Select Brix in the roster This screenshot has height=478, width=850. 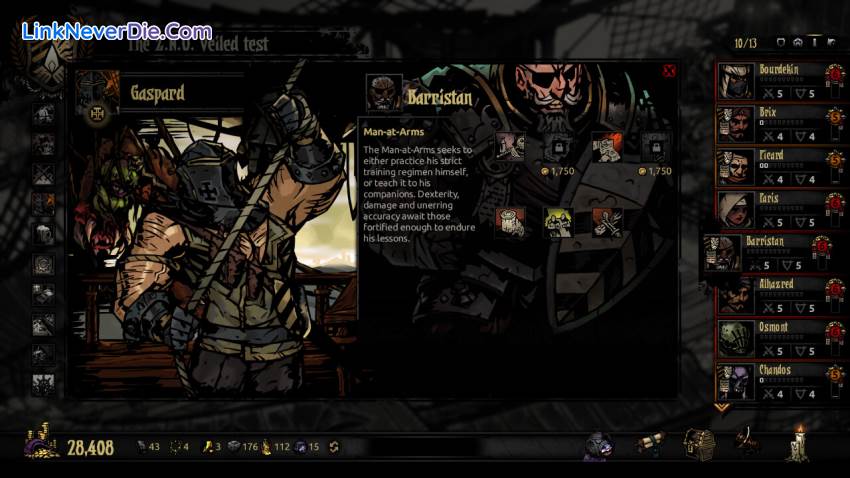point(774,125)
